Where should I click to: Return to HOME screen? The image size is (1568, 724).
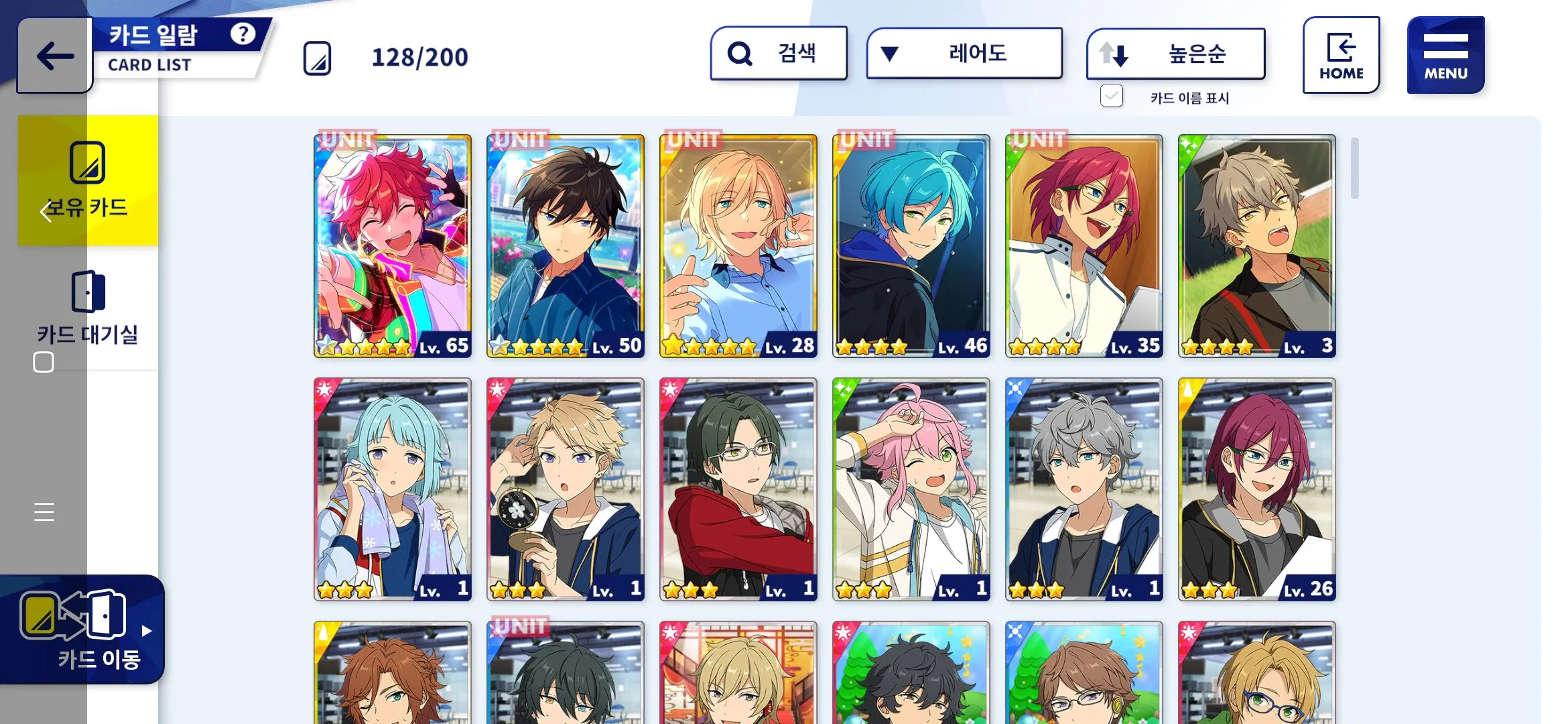click(x=1341, y=55)
